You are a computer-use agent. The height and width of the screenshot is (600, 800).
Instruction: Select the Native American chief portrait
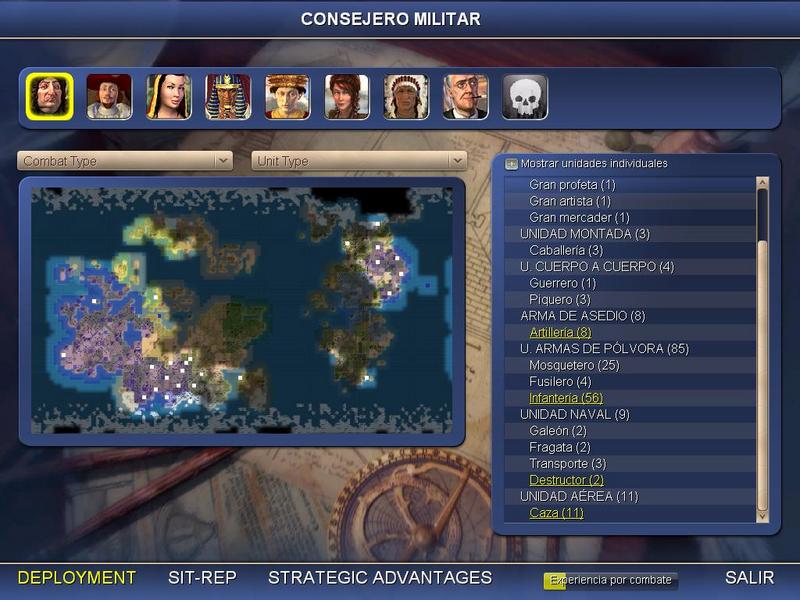(406, 97)
